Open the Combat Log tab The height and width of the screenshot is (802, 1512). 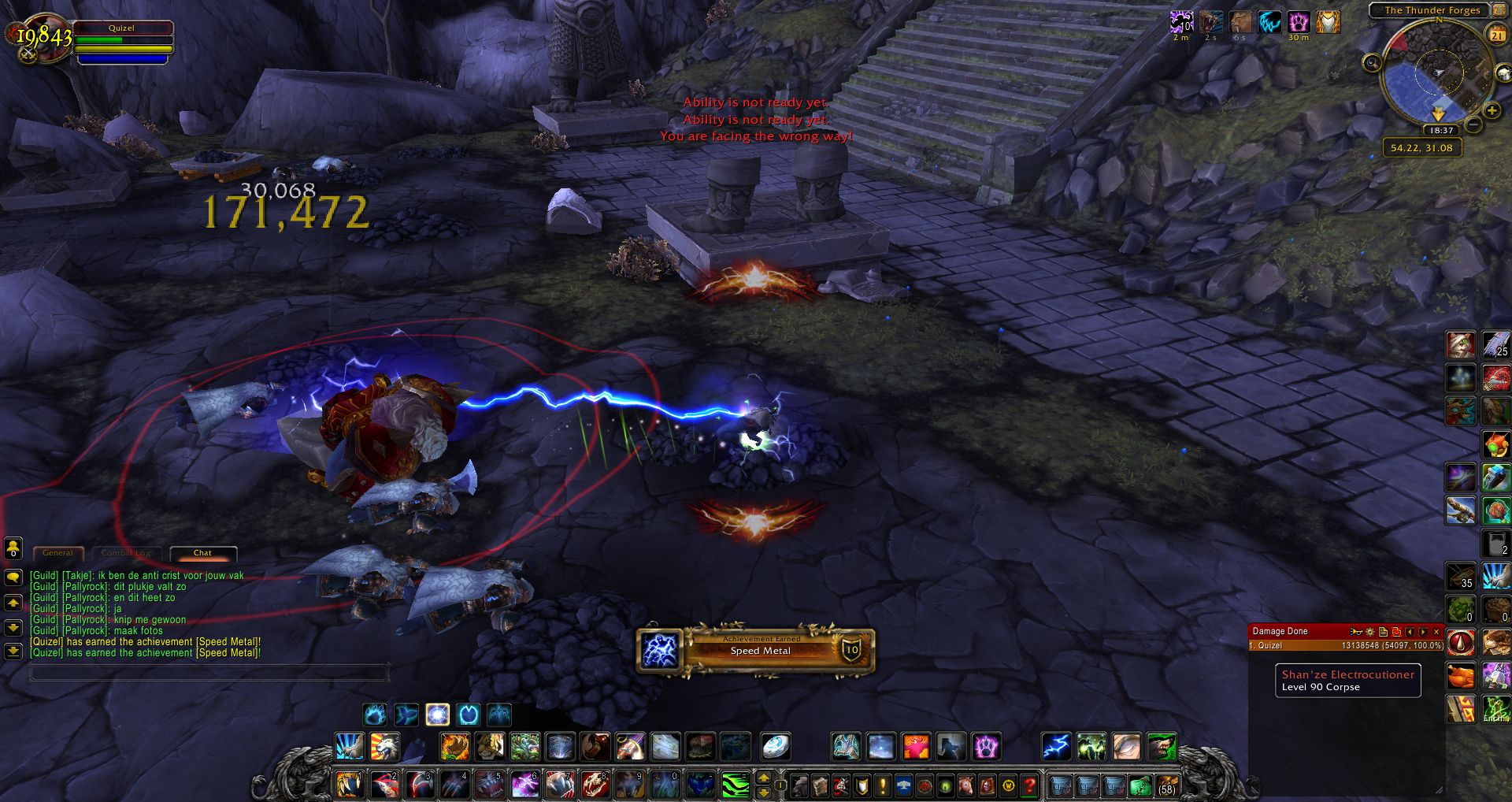[x=126, y=553]
